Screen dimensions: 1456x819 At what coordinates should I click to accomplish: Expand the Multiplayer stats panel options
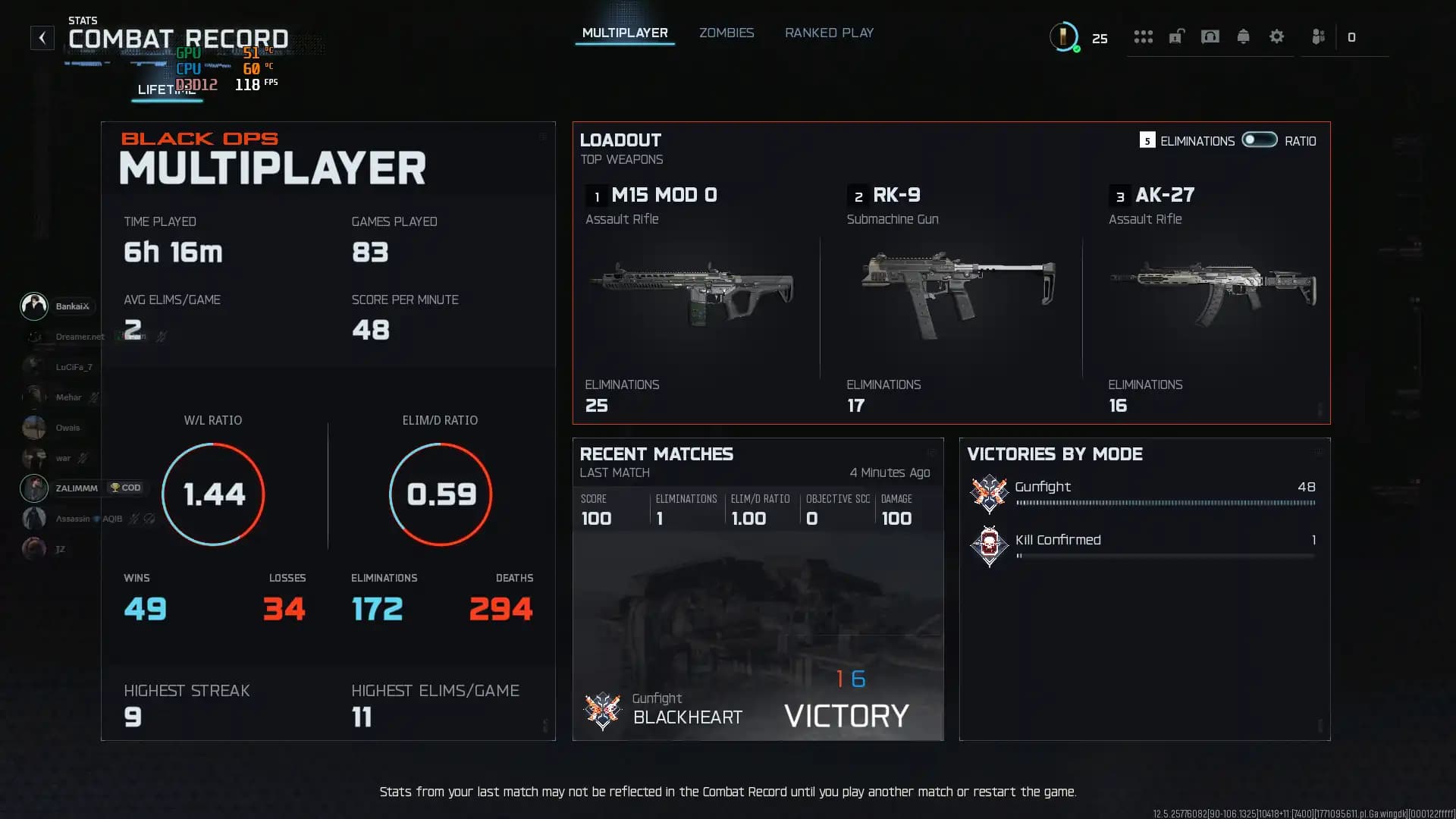(542, 136)
